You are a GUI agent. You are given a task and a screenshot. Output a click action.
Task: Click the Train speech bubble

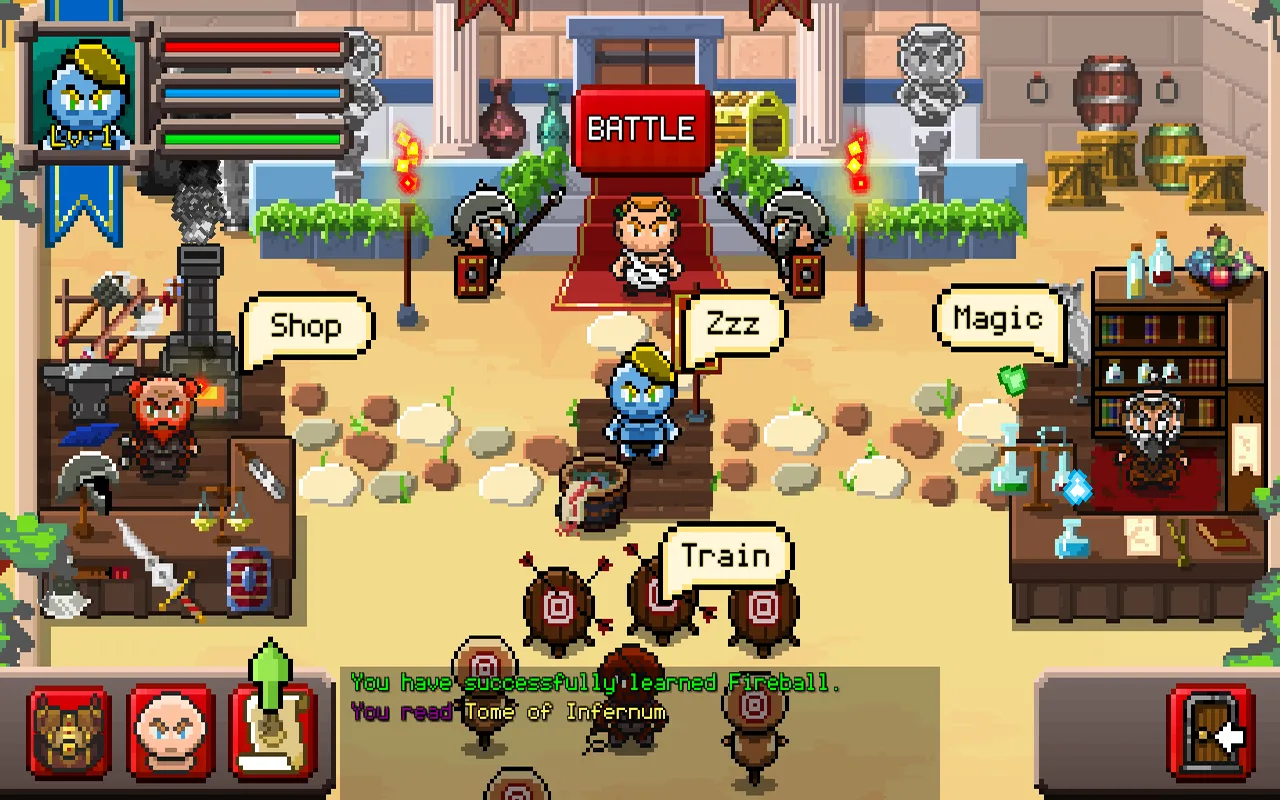[x=729, y=555]
